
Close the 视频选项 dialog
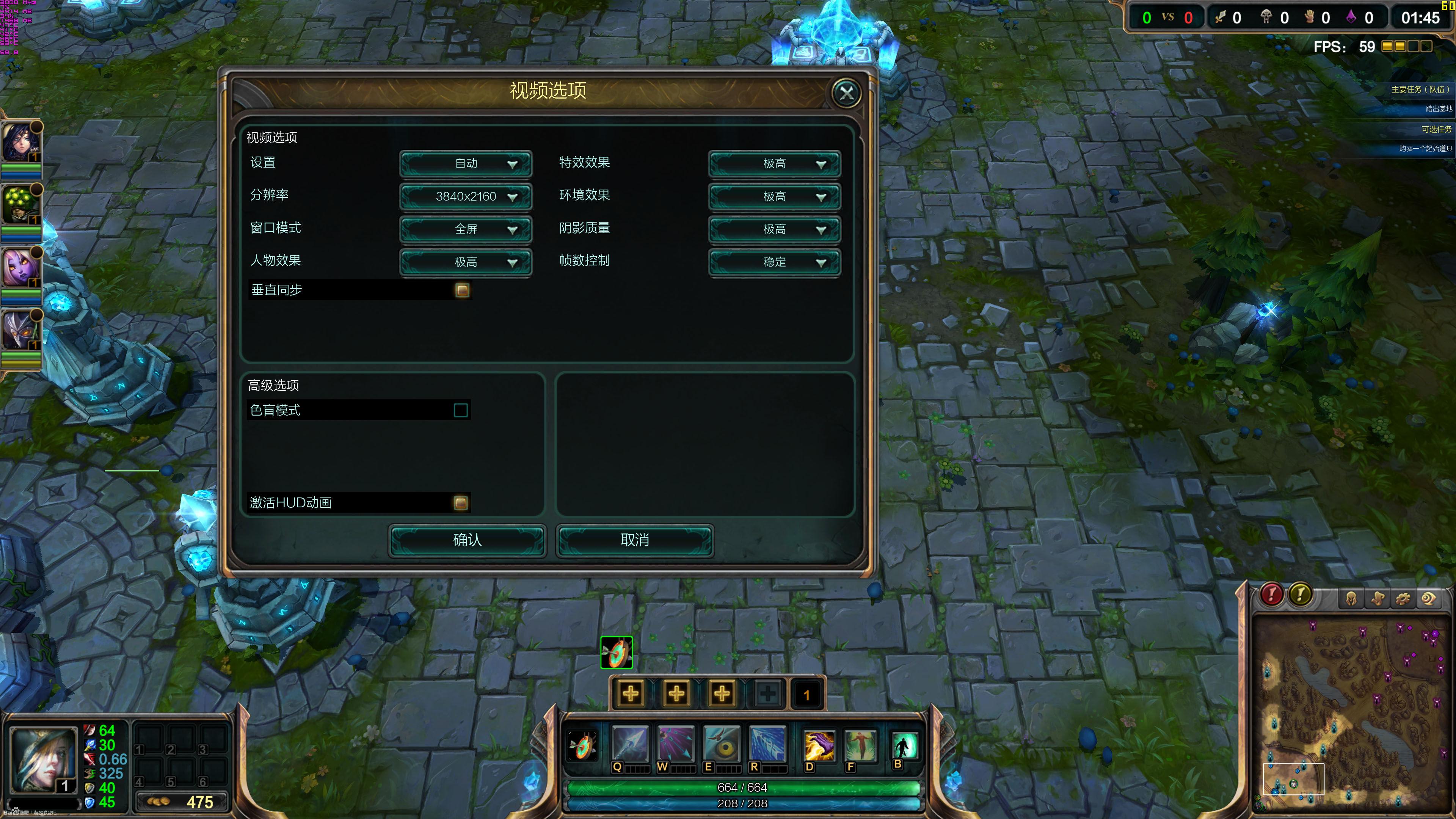pos(846,93)
